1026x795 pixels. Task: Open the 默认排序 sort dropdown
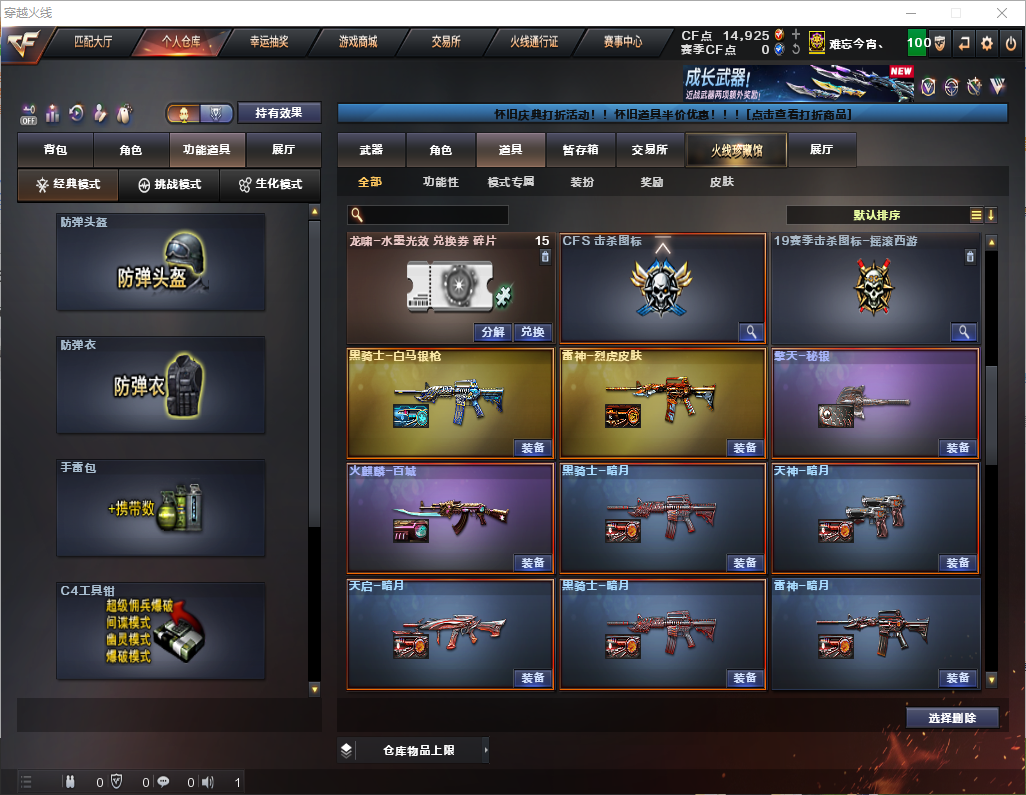click(x=877, y=215)
